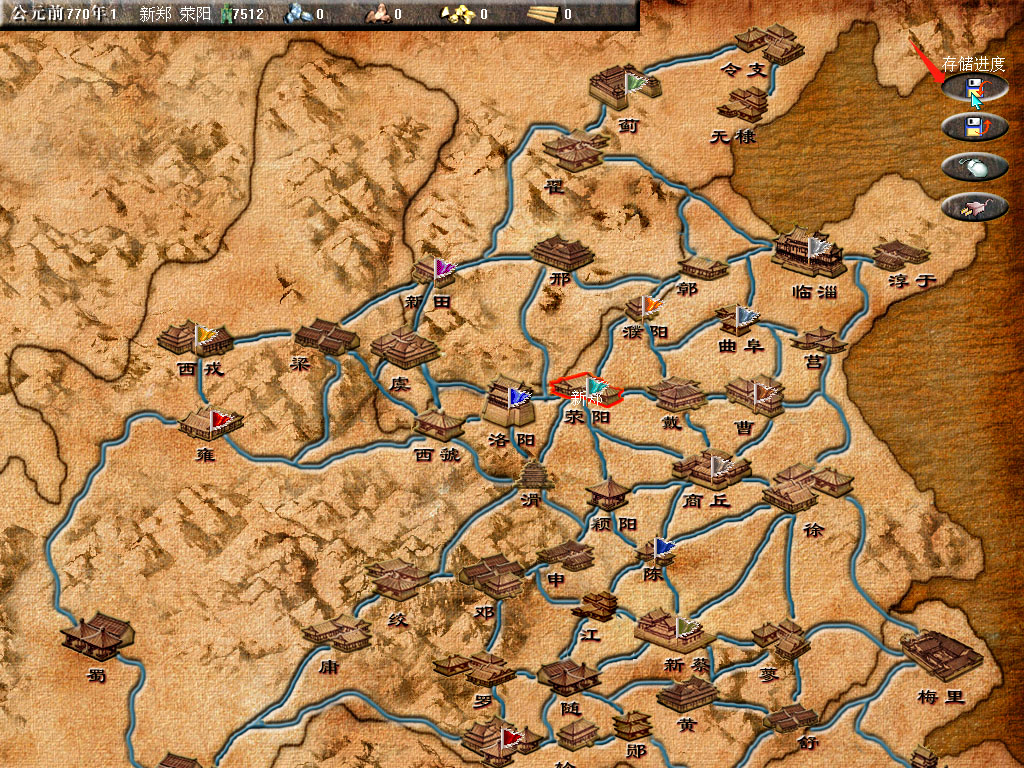The width and height of the screenshot is (1024, 768).
Task: Click the save progress floppy disk button
Action: point(974,88)
